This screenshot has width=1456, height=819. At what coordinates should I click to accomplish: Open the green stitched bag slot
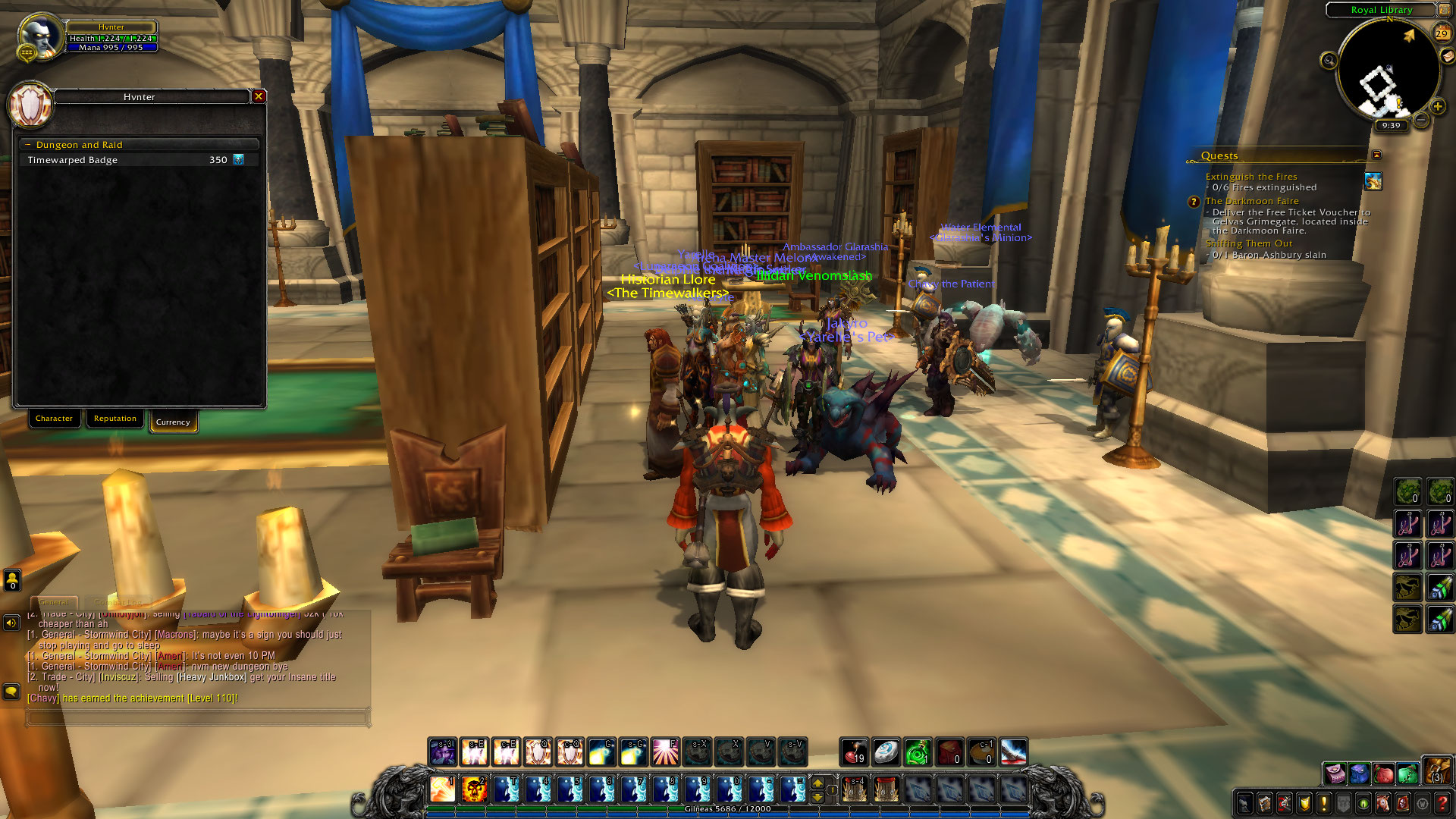point(1408,774)
